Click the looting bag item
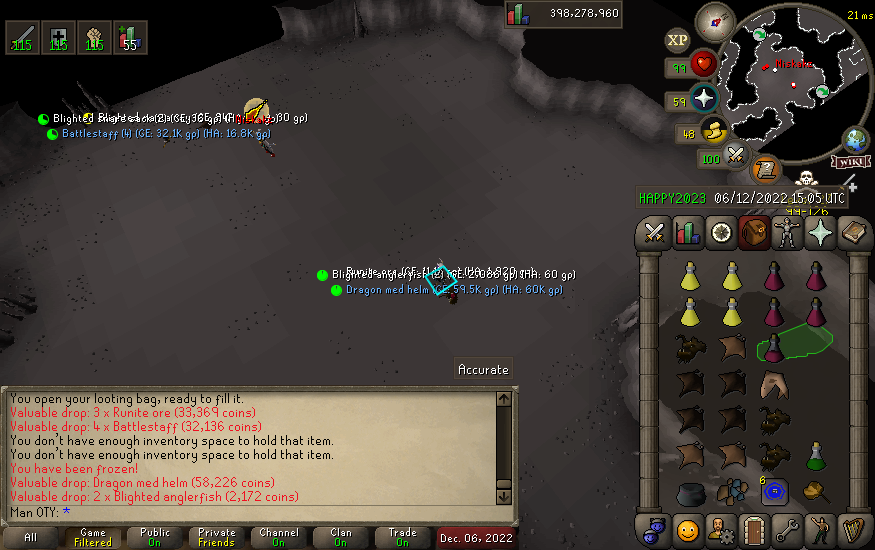875x550 pixels. click(817, 491)
